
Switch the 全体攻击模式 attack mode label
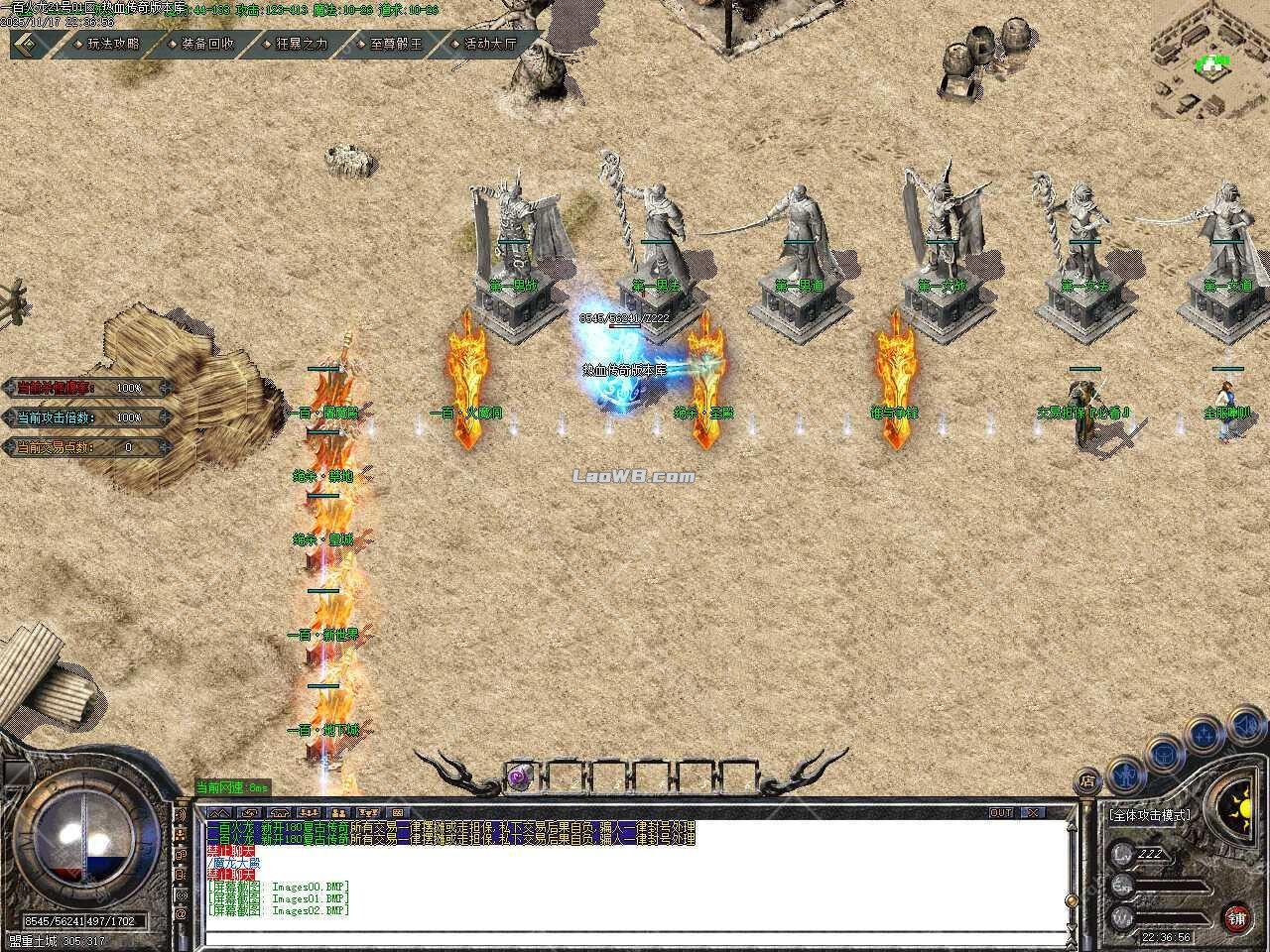(x=1149, y=815)
